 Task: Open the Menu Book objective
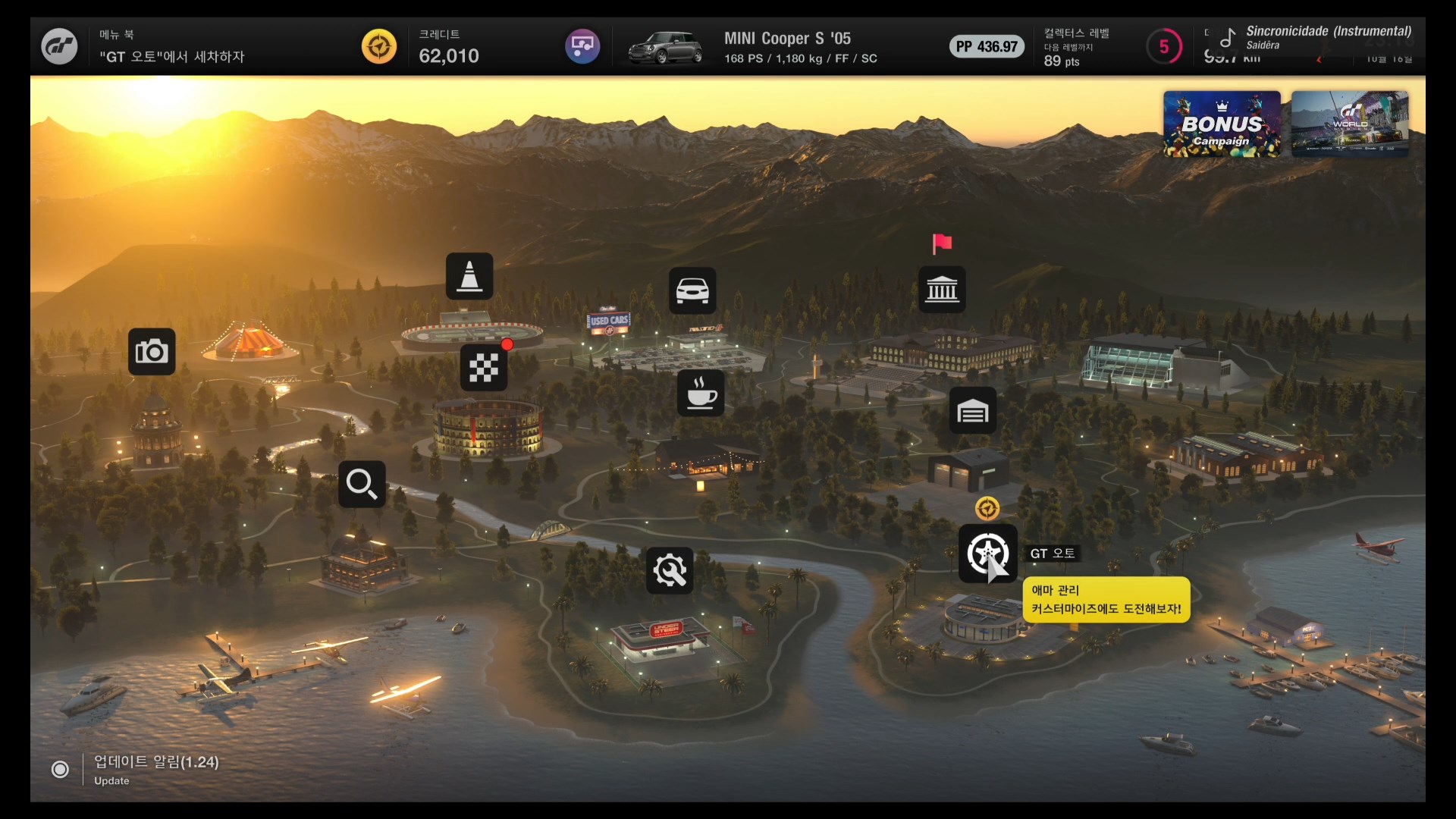tap(172, 47)
